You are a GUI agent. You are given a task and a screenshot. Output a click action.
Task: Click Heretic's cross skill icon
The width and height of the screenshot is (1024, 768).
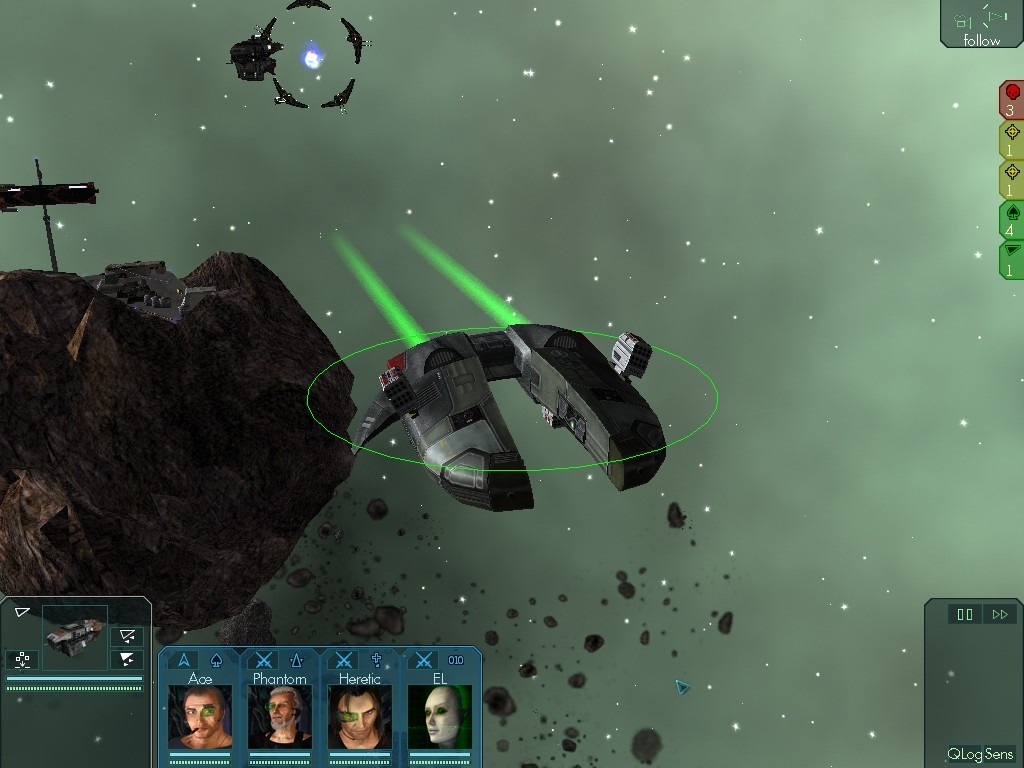coord(377,660)
